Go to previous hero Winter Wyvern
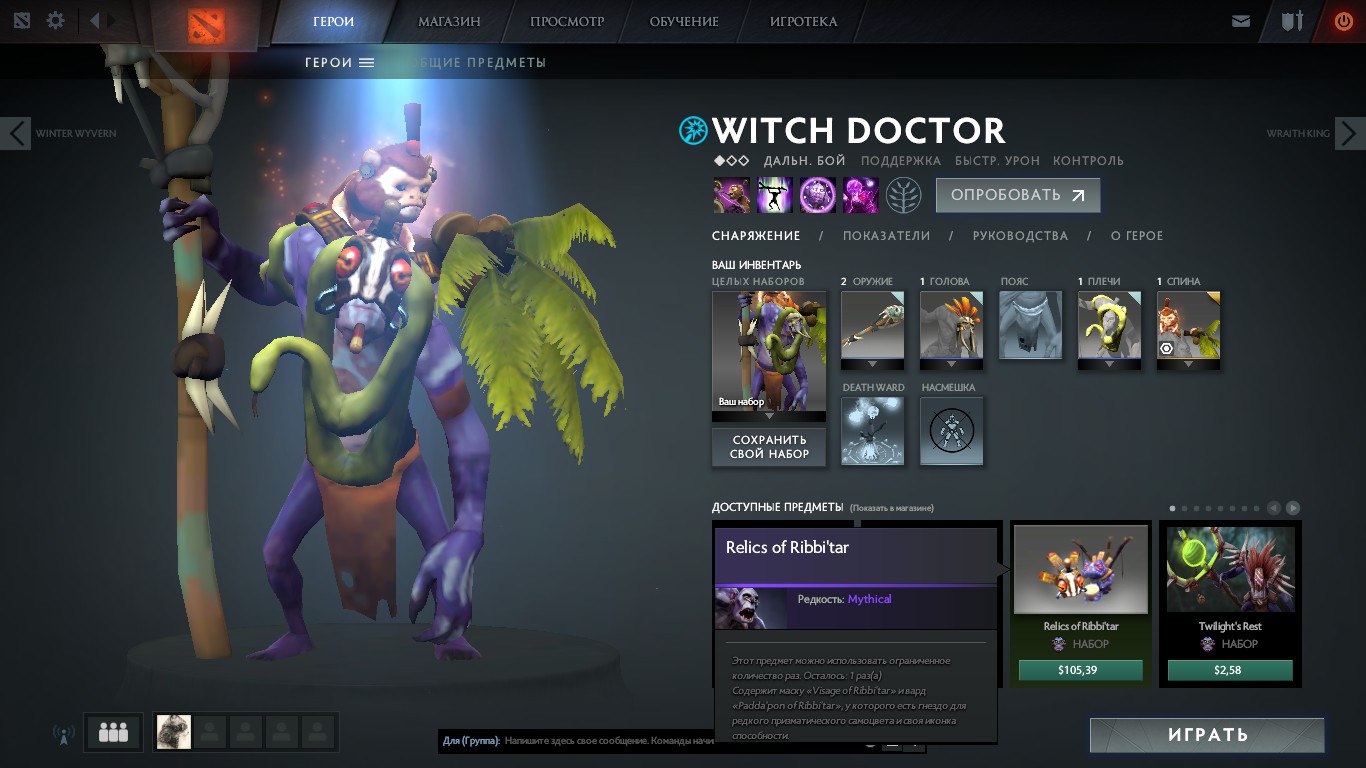Viewport: 1366px width, 768px height. 16,133
